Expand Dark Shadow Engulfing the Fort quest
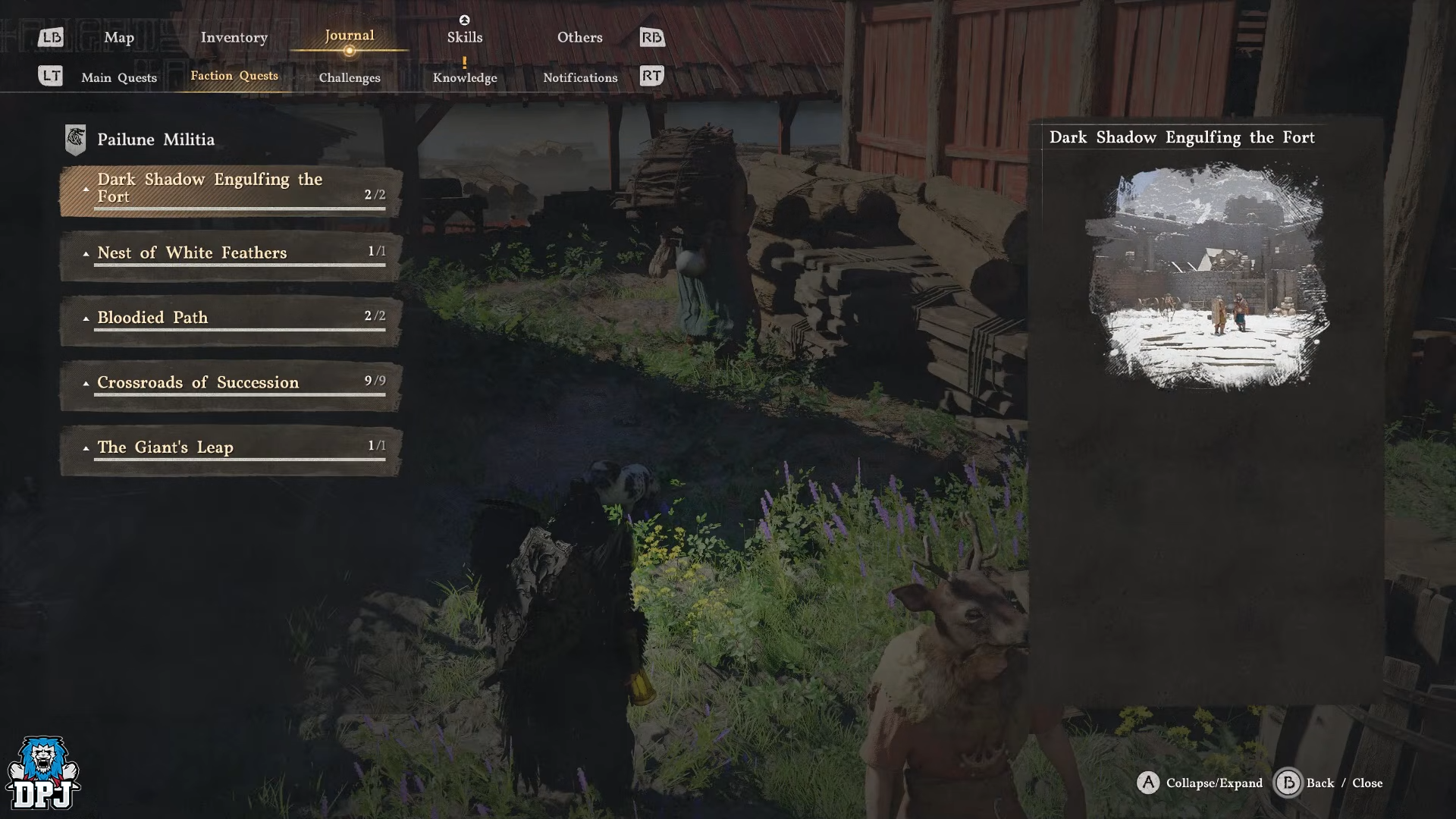This screenshot has height=819, width=1456. (x=231, y=190)
